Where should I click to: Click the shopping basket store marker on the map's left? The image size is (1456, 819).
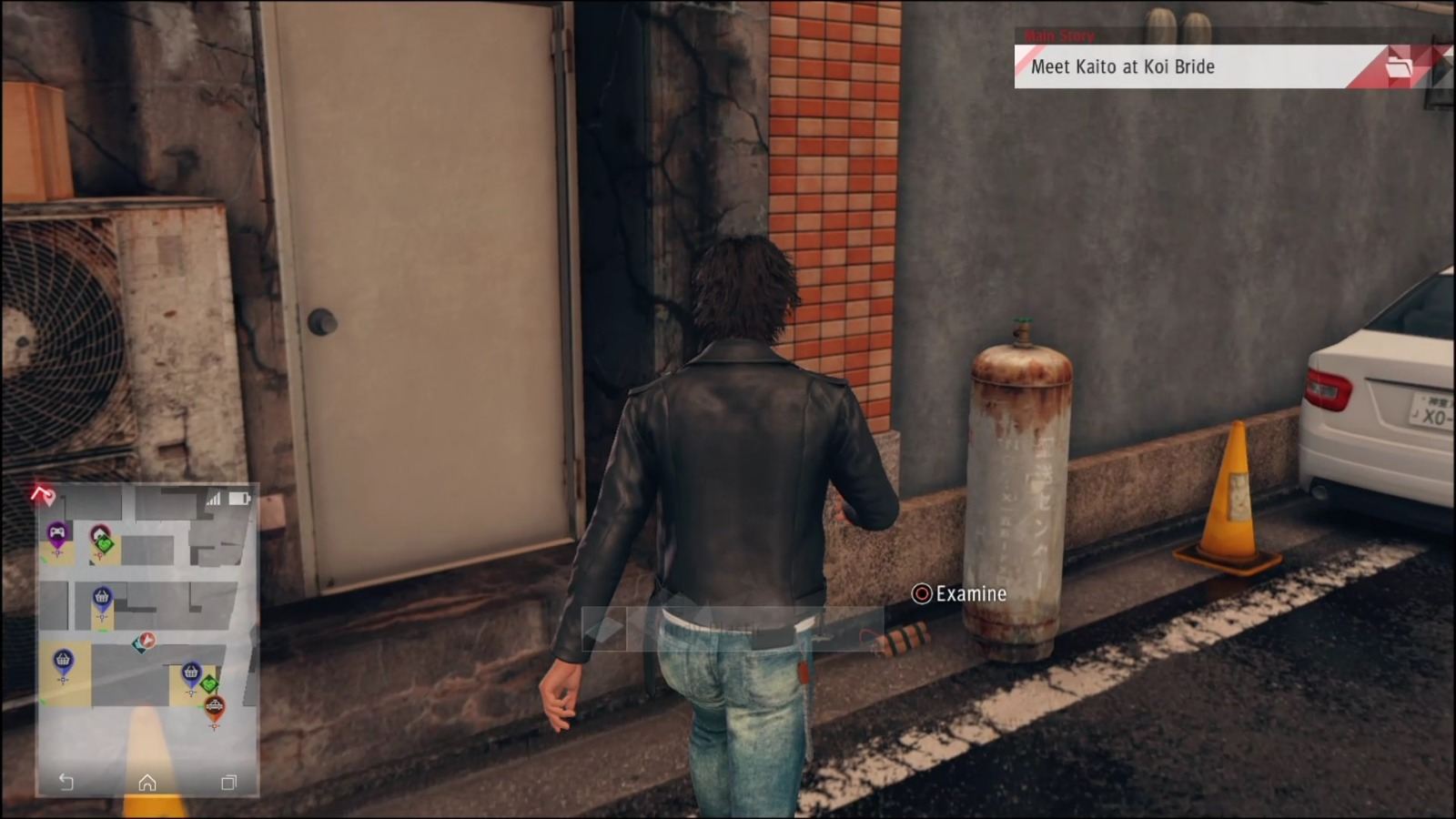tap(62, 659)
